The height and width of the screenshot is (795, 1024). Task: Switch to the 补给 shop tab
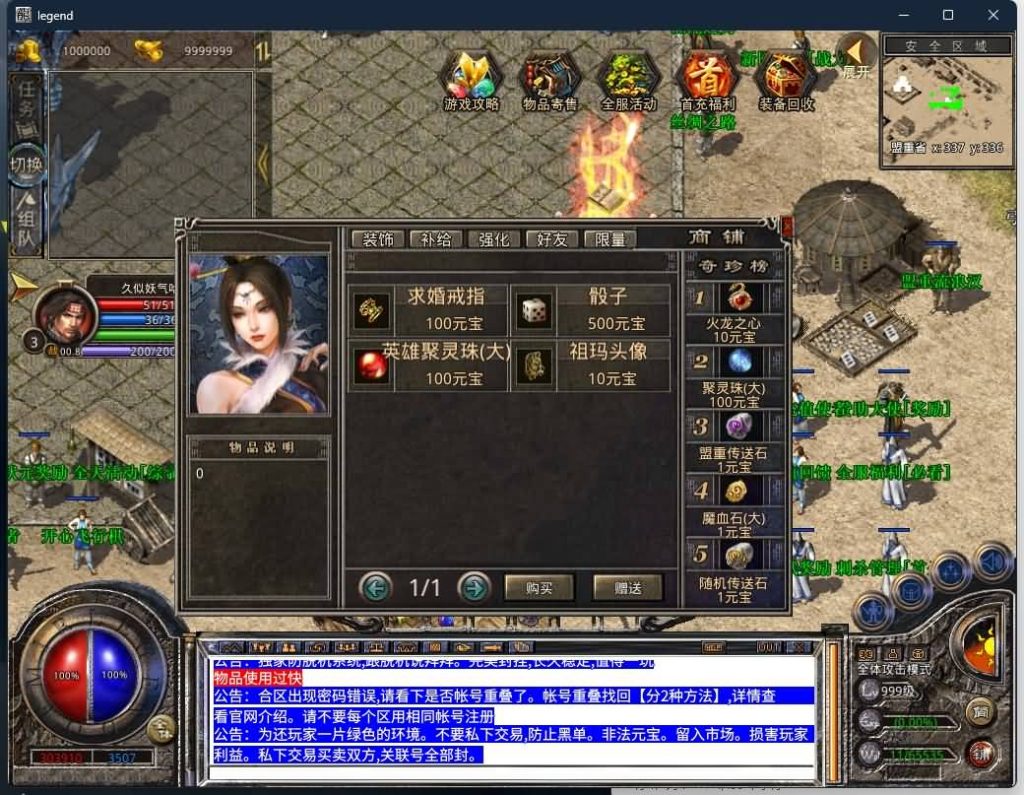tap(436, 239)
